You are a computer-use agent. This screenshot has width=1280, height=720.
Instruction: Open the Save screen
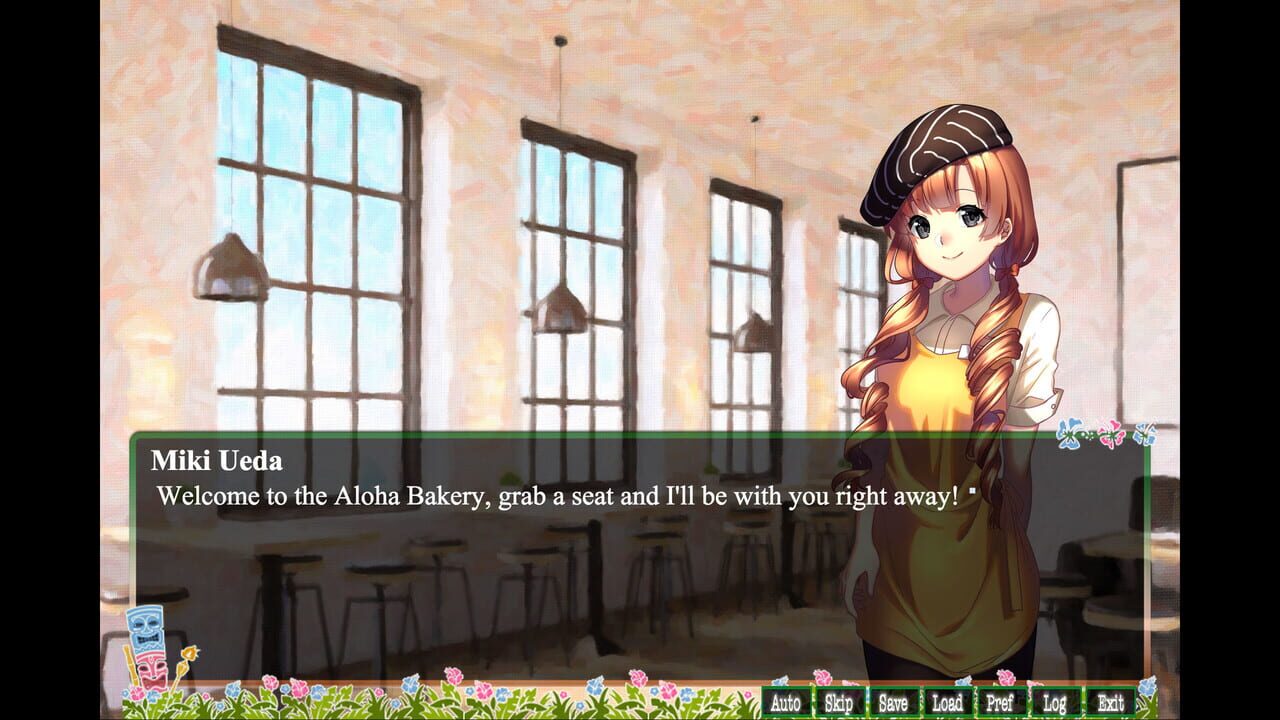tap(891, 704)
